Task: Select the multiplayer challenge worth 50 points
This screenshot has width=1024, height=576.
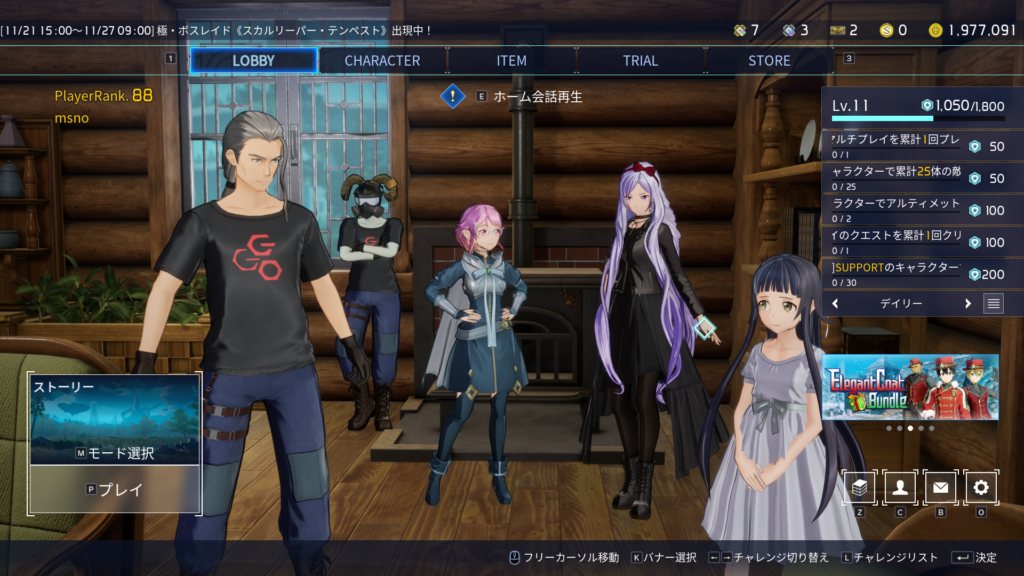Action: pyautogui.click(x=920, y=145)
